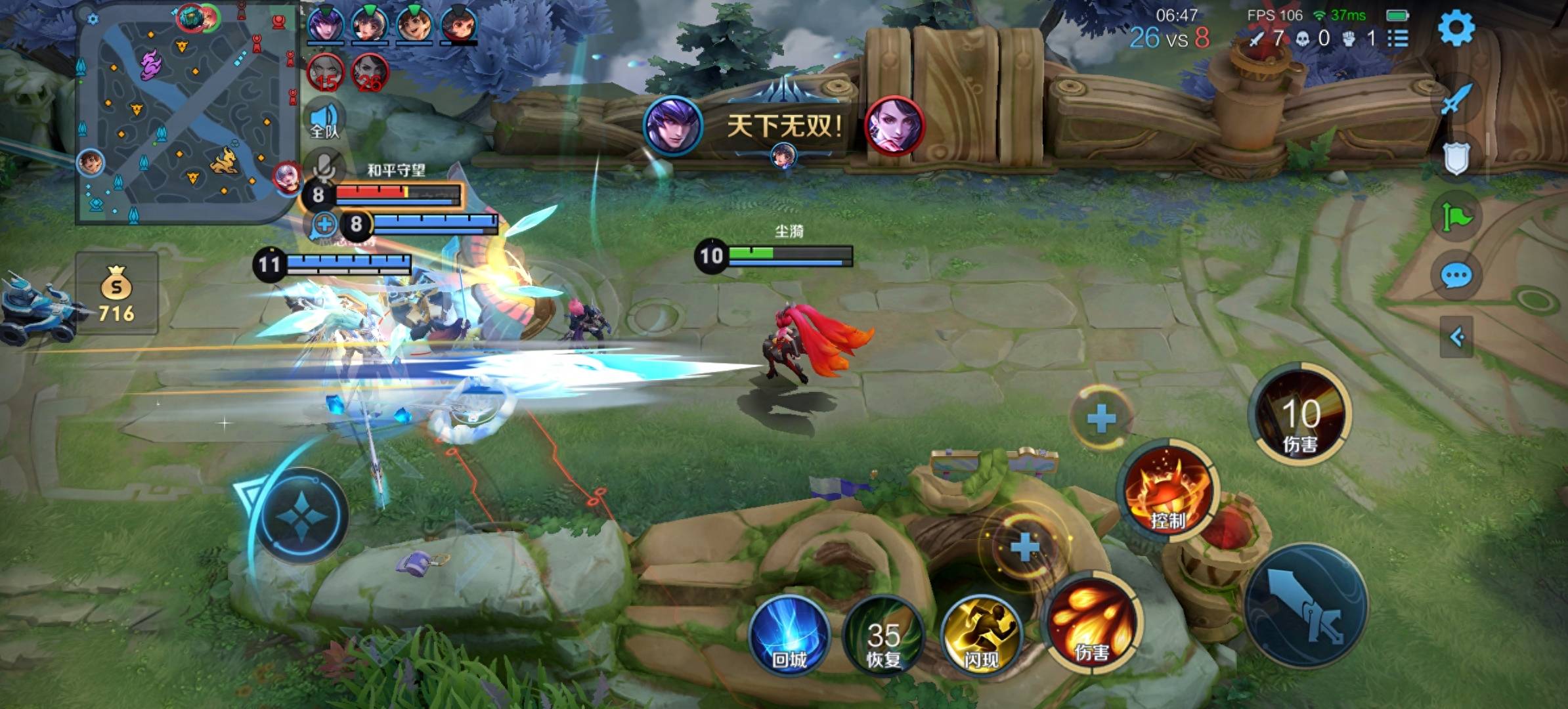The width and height of the screenshot is (1568, 709).
Task: Send the sword attack signal
Action: click(1456, 100)
